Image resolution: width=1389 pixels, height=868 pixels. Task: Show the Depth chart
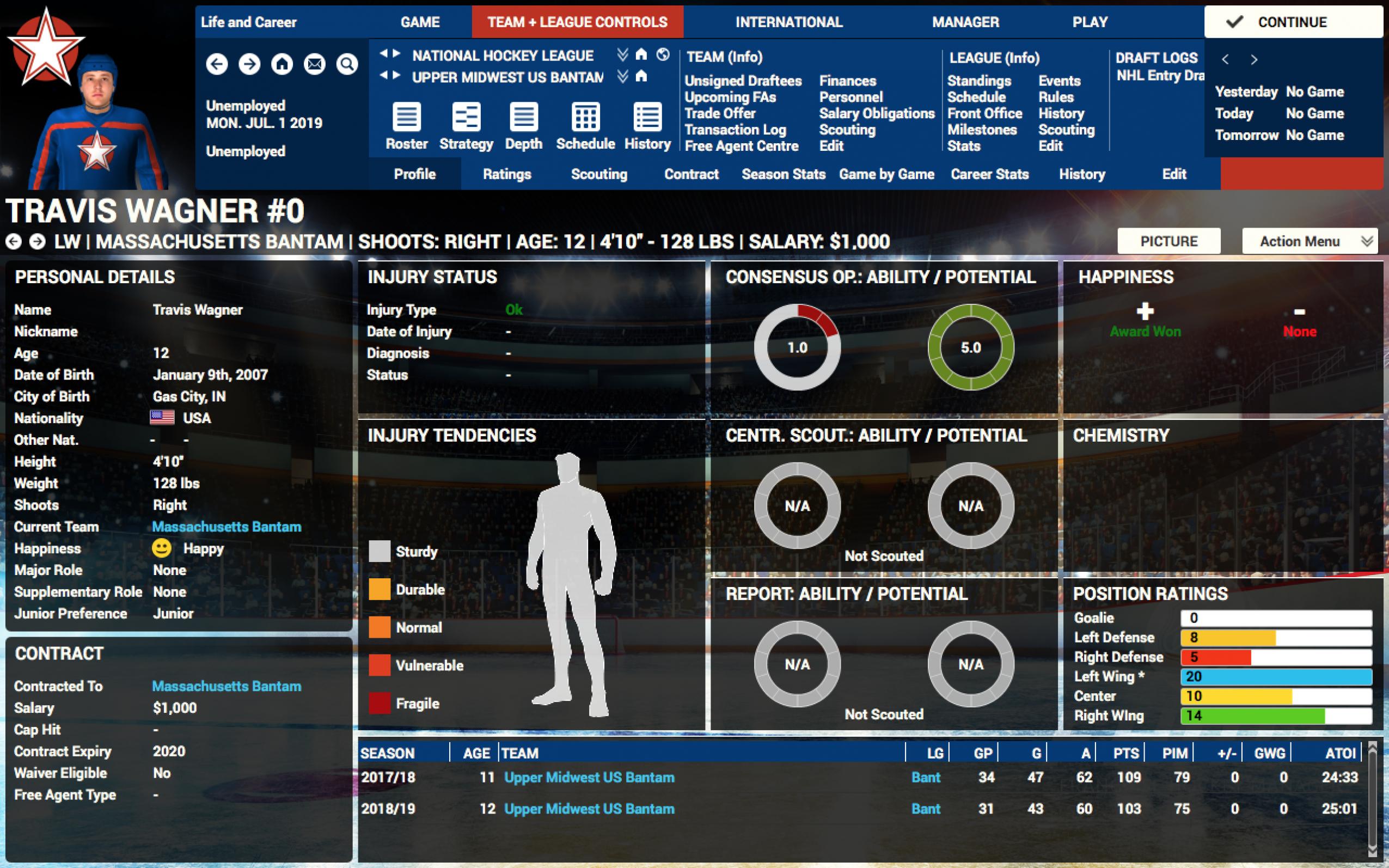(x=523, y=126)
